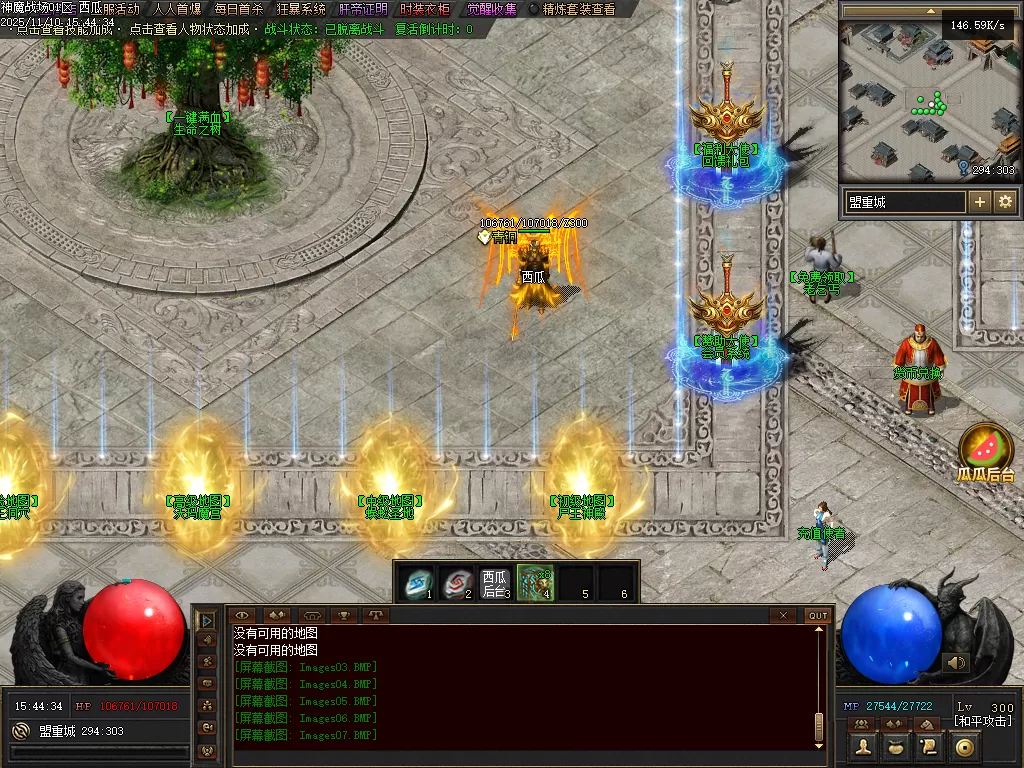Viewport: 1024px width, 768px height.
Task: Use the green item in hotbar slot 4
Action: pyautogui.click(x=535, y=582)
